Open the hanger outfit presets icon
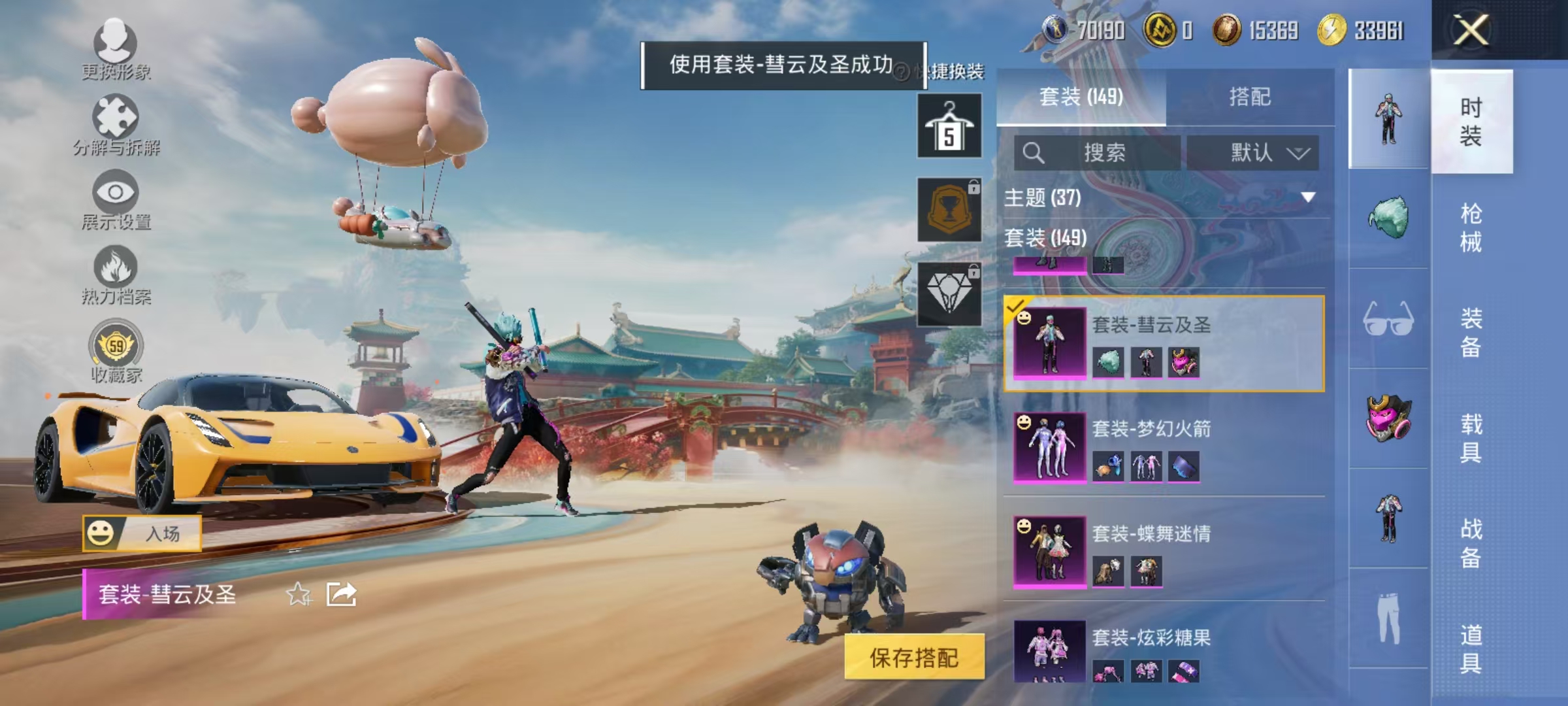The image size is (1568, 706). coord(949,124)
